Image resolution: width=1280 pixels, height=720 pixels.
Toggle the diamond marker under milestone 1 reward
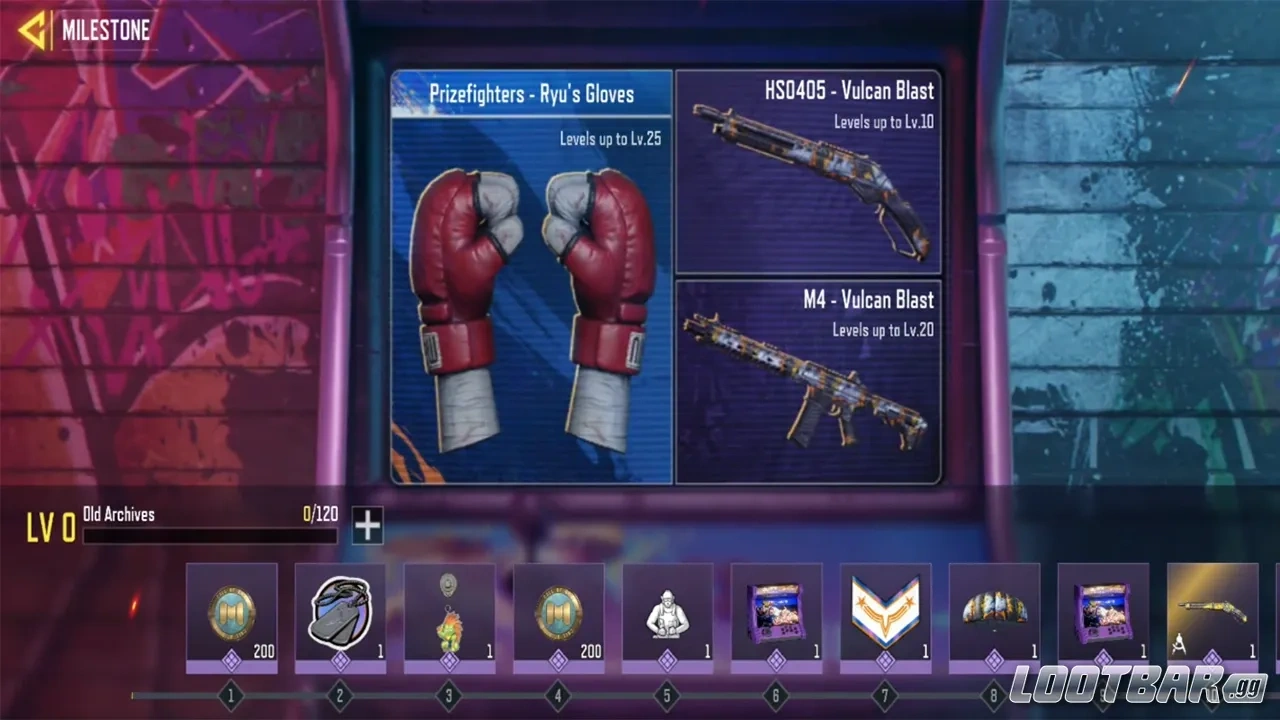pyautogui.click(x=232, y=661)
